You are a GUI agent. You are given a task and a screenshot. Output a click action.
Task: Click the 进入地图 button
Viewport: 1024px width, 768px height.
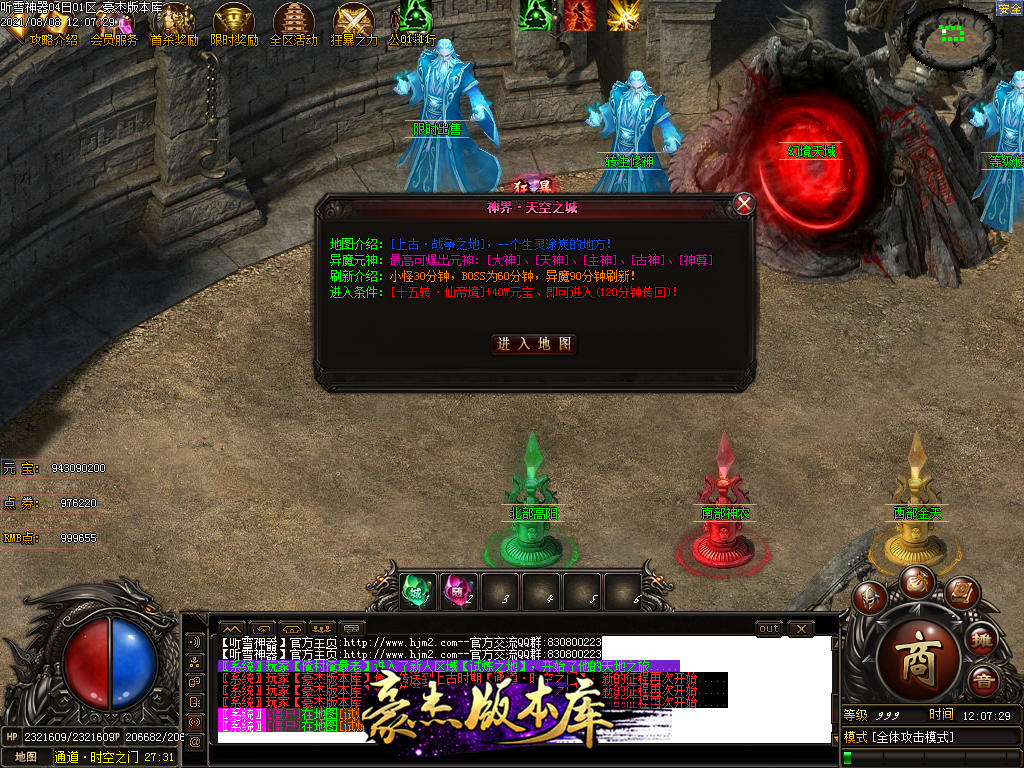[536, 343]
